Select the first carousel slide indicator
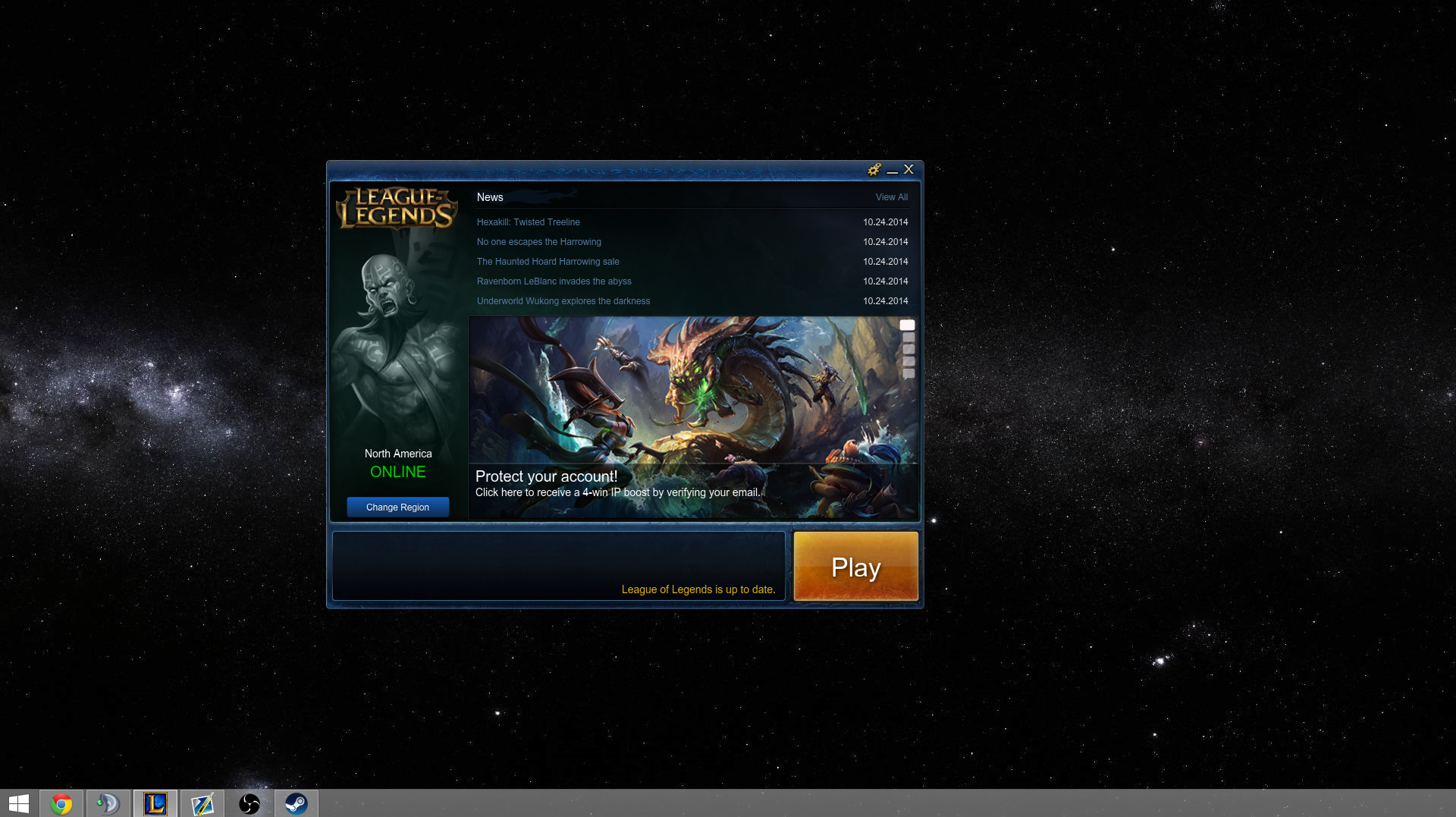Image resolution: width=1456 pixels, height=817 pixels. pyautogui.click(x=908, y=324)
